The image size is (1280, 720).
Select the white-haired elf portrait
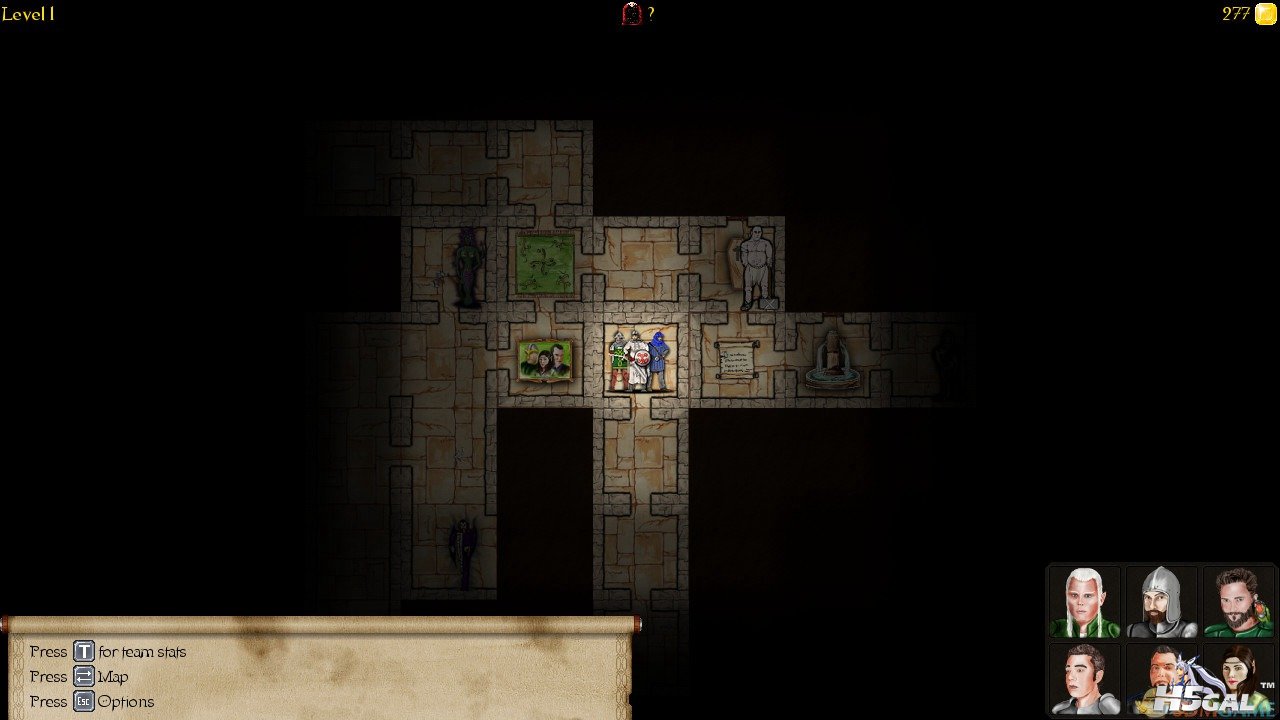[1085, 602]
